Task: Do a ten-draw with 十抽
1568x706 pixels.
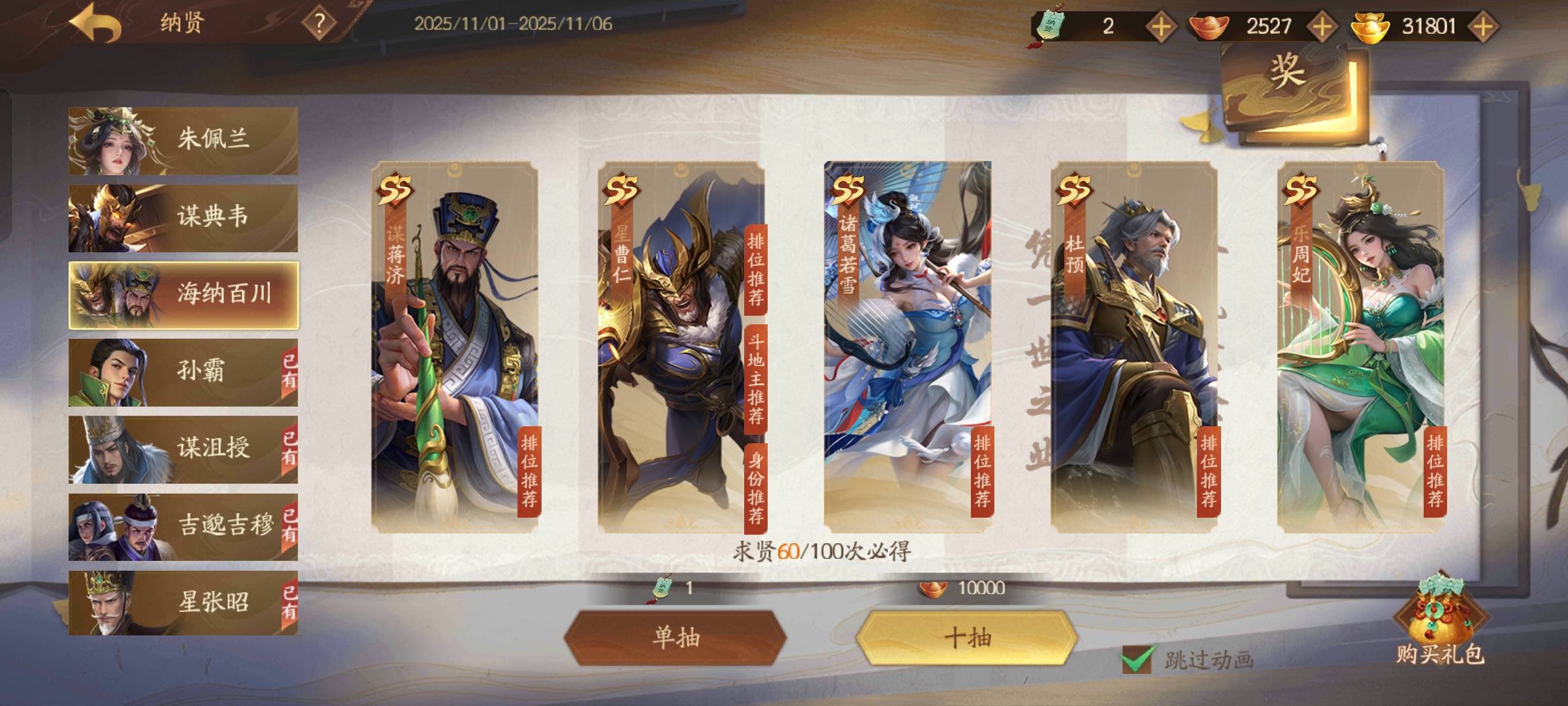Action: (967, 637)
